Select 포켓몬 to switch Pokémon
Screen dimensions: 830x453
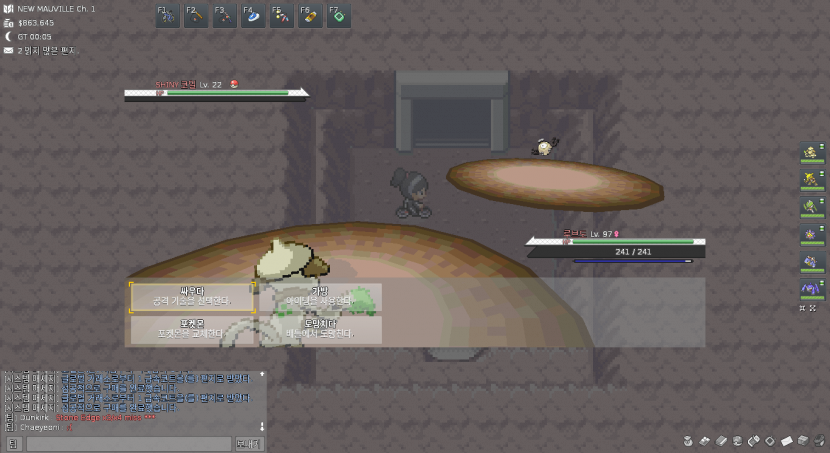[192, 329]
